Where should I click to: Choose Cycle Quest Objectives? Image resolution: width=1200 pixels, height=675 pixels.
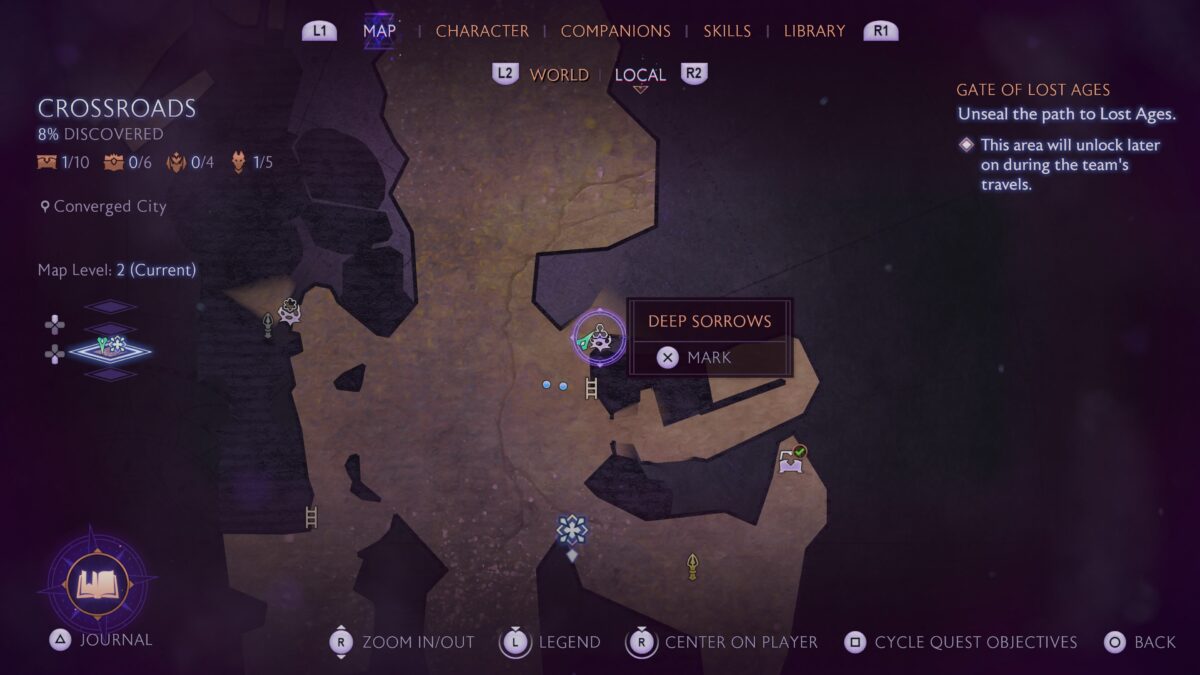[x=975, y=642]
